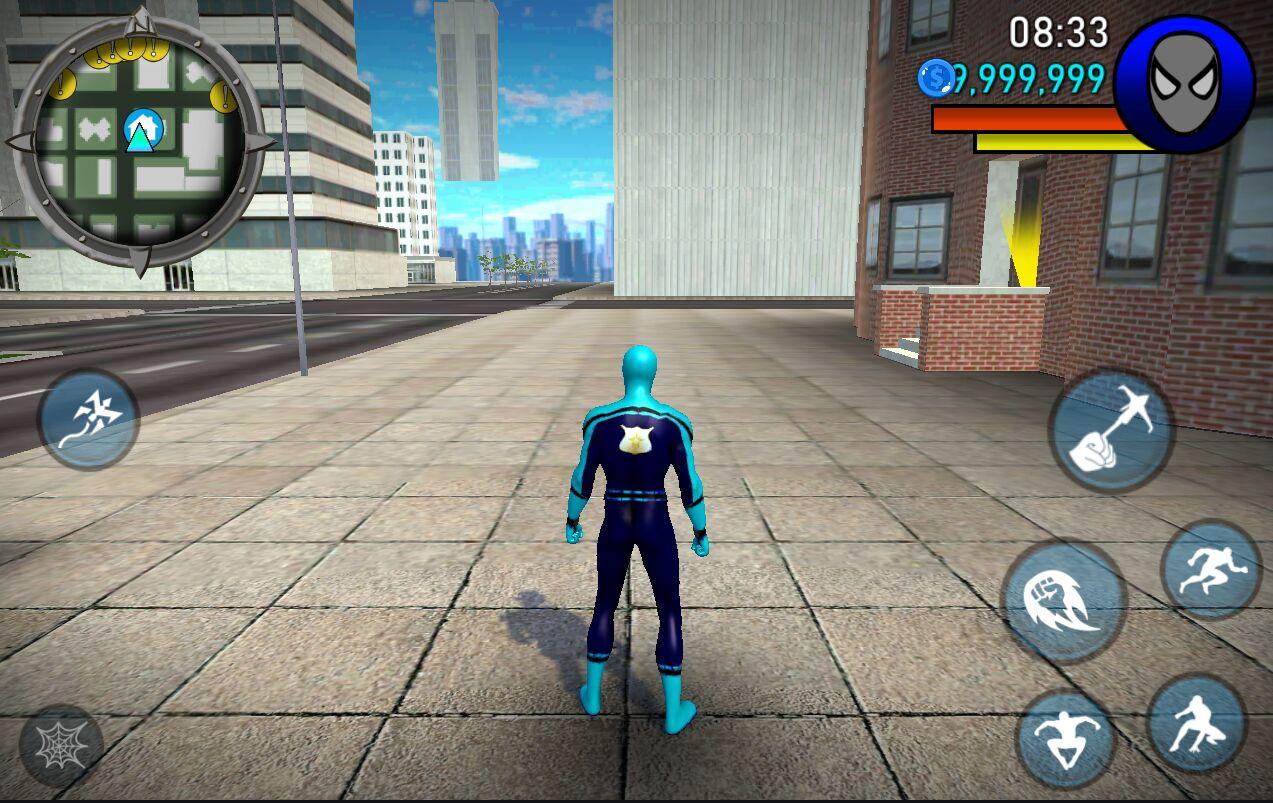
Task: Trigger the fist punch attack button
Action: (1063, 602)
